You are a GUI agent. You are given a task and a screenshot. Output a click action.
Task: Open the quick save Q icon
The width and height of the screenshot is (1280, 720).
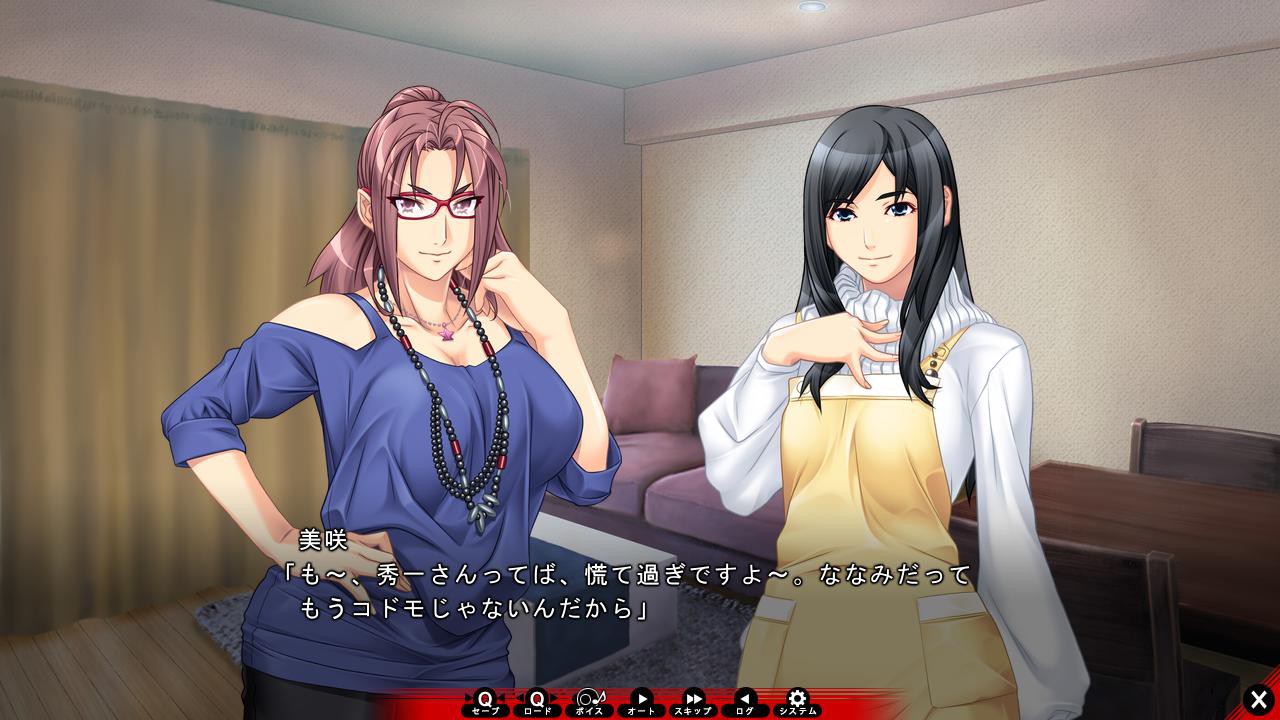pos(484,697)
